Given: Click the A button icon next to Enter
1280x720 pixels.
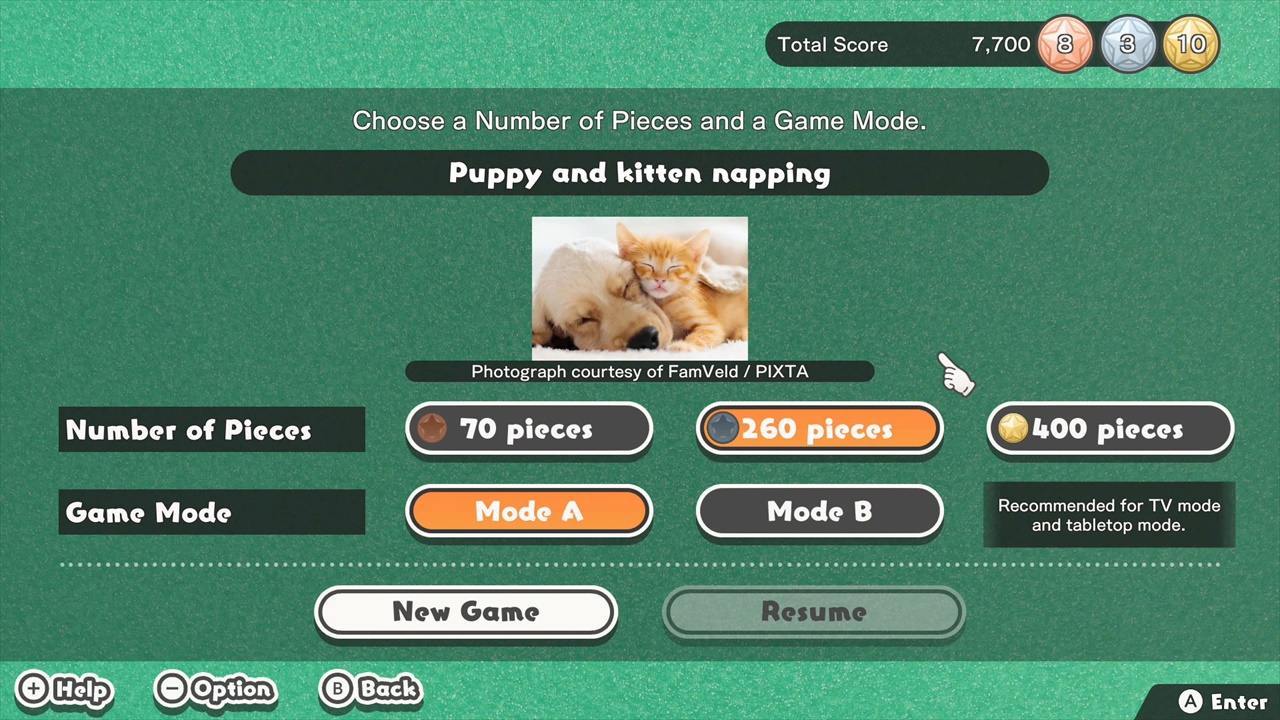Looking at the screenshot, I should (1191, 701).
